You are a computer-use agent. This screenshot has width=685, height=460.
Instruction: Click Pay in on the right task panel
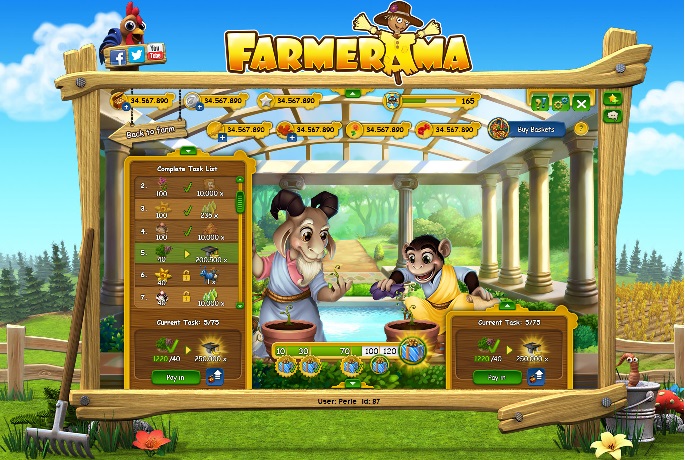point(496,377)
